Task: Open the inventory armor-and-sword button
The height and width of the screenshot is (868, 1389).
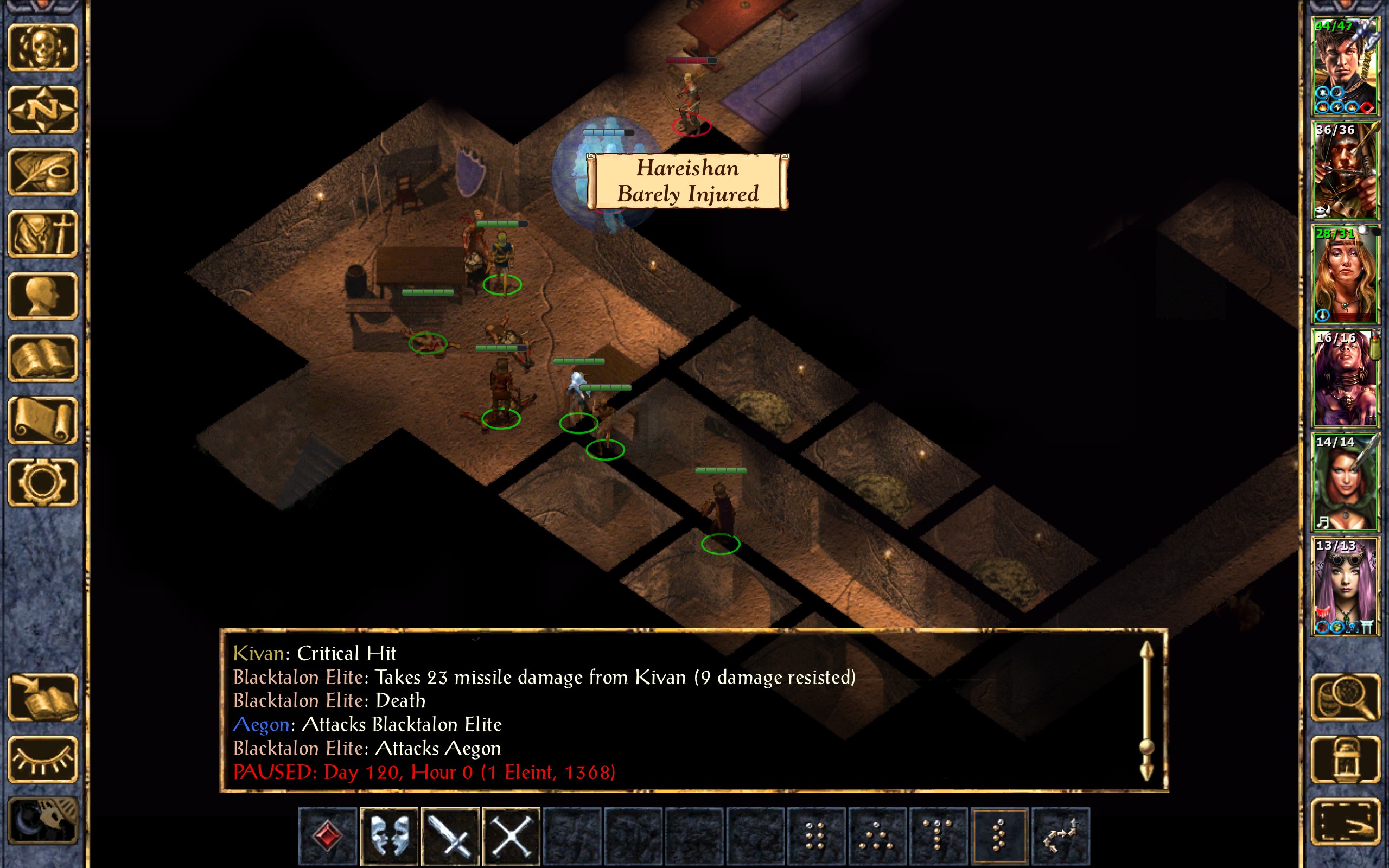Action: coord(43,234)
